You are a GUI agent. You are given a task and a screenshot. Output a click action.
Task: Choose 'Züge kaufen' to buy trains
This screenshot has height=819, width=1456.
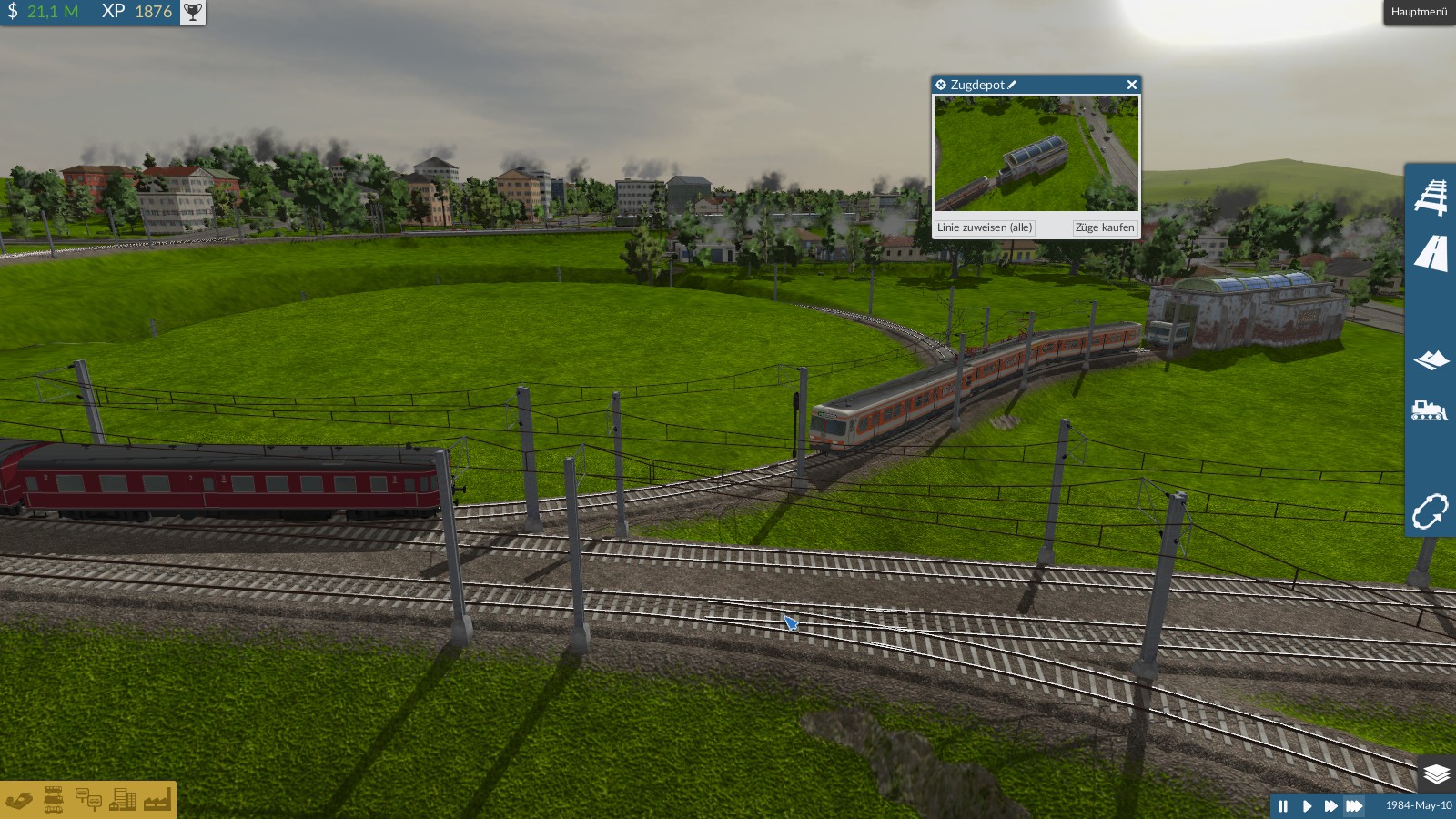[x=1104, y=227]
